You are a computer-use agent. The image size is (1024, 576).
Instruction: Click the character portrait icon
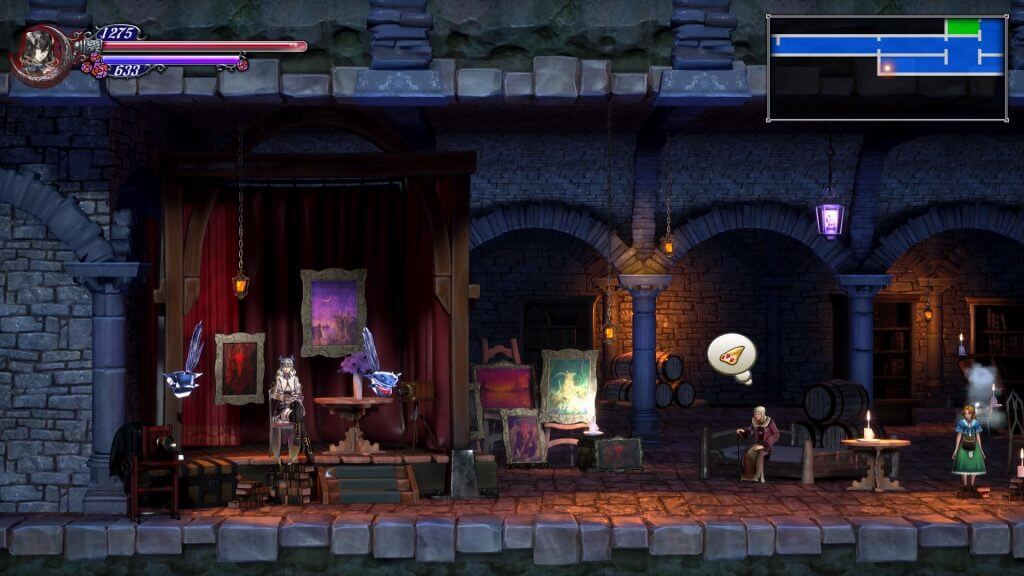tap(40, 53)
